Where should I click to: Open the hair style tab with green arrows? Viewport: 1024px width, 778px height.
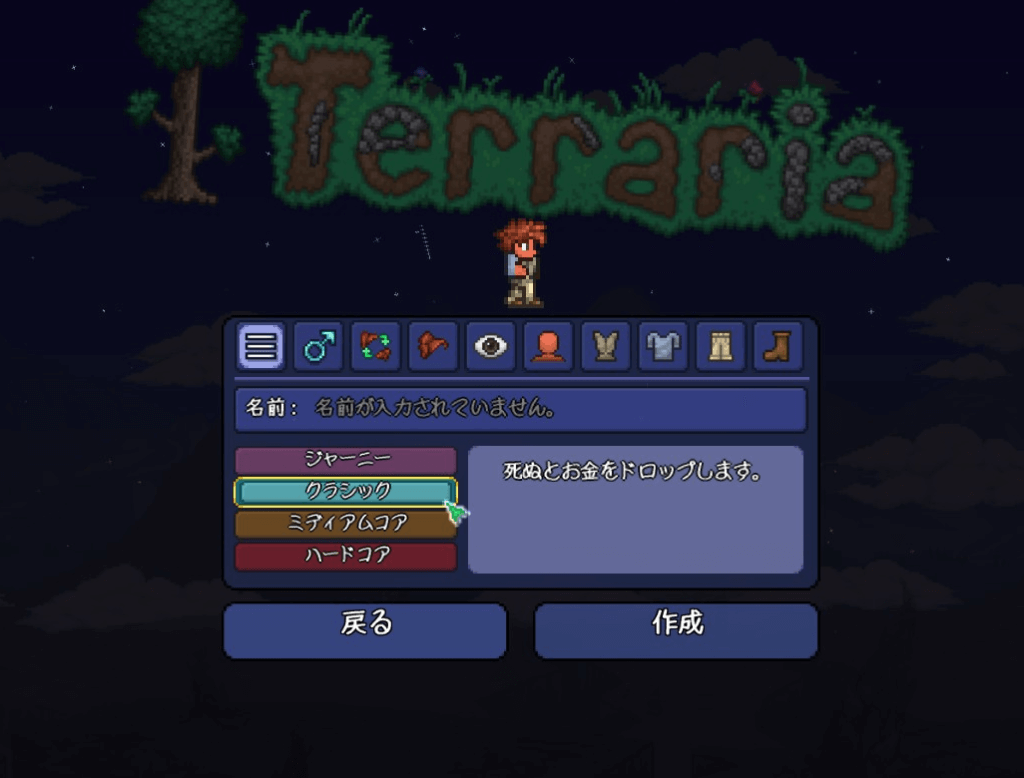point(375,347)
